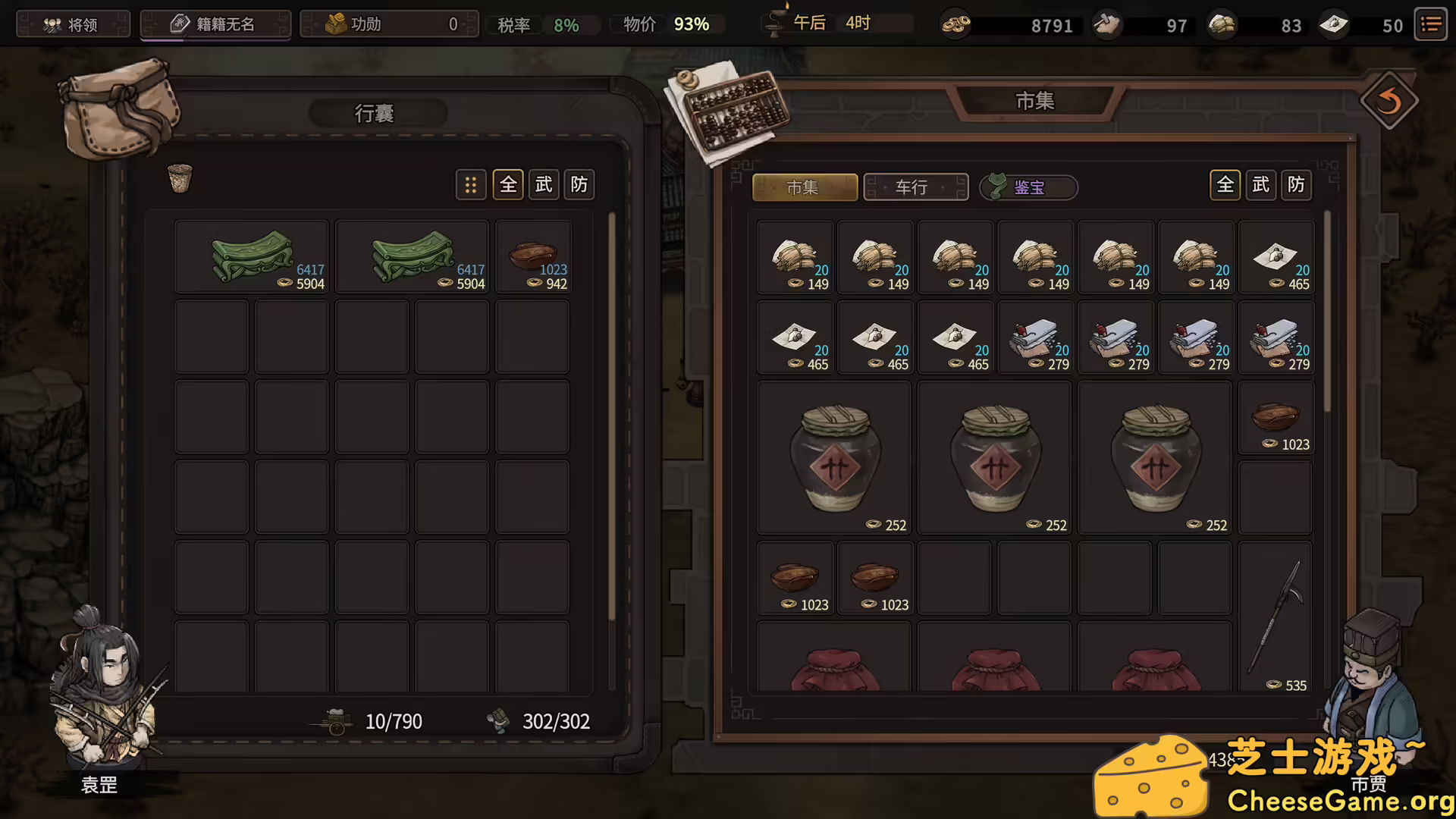Click the copper coins currency icon
1456x819 pixels.
(x=955, y=24)
